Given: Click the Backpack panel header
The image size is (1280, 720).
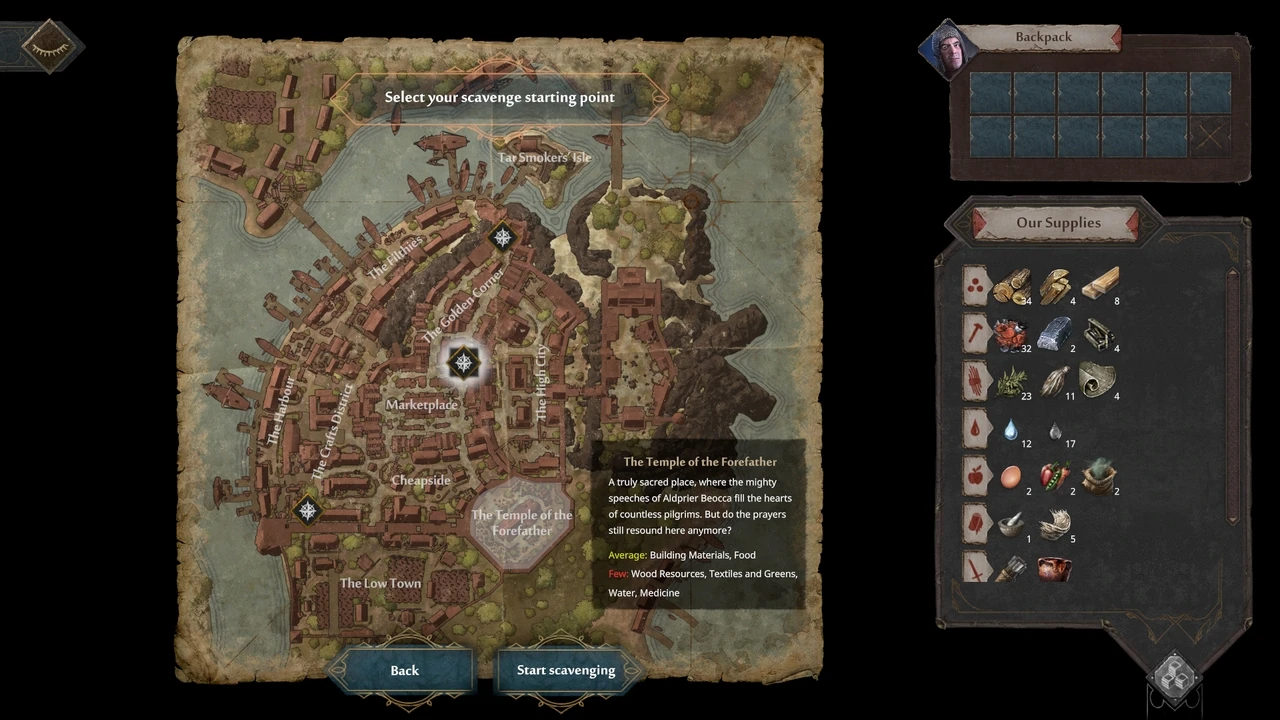Looking at the screenshot, I should point(1043,36).
